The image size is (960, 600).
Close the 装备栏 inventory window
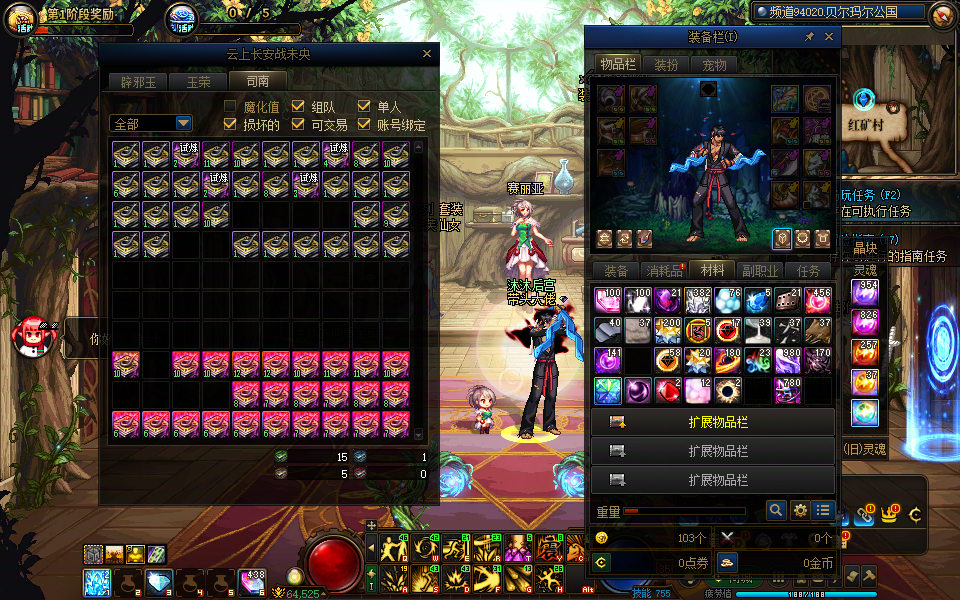pos(829,37)
